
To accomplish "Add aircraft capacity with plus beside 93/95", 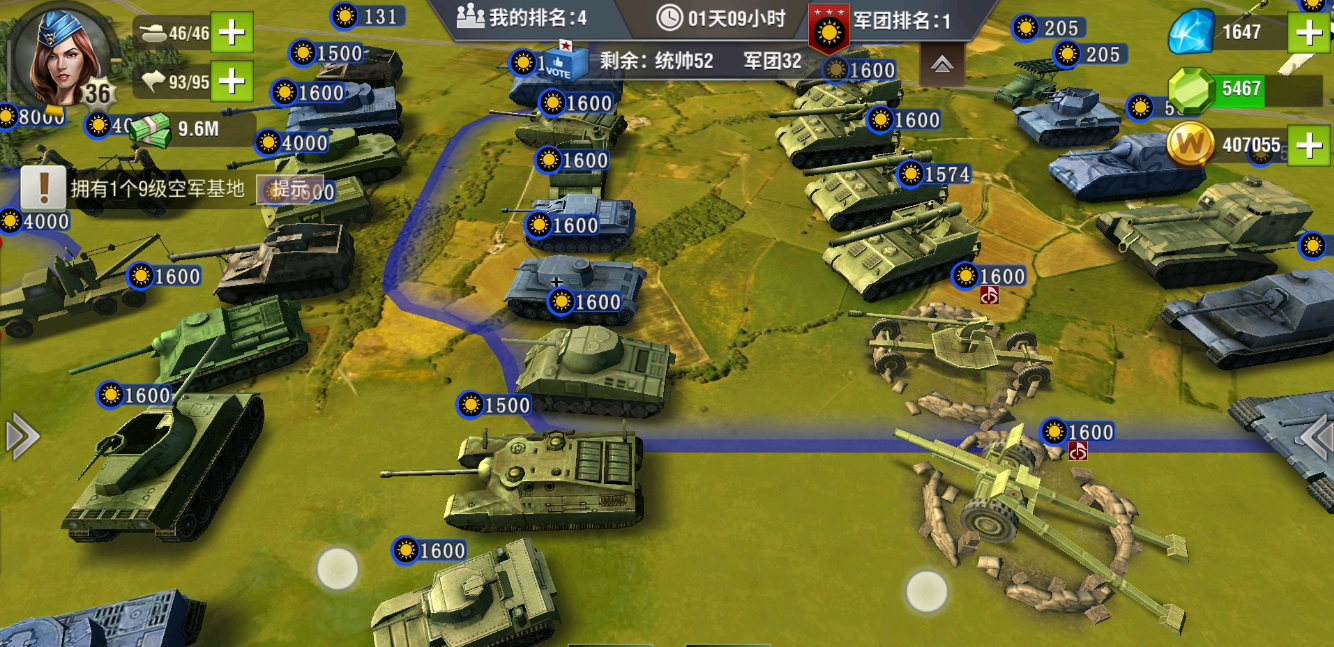I will (x=232, y=80).
